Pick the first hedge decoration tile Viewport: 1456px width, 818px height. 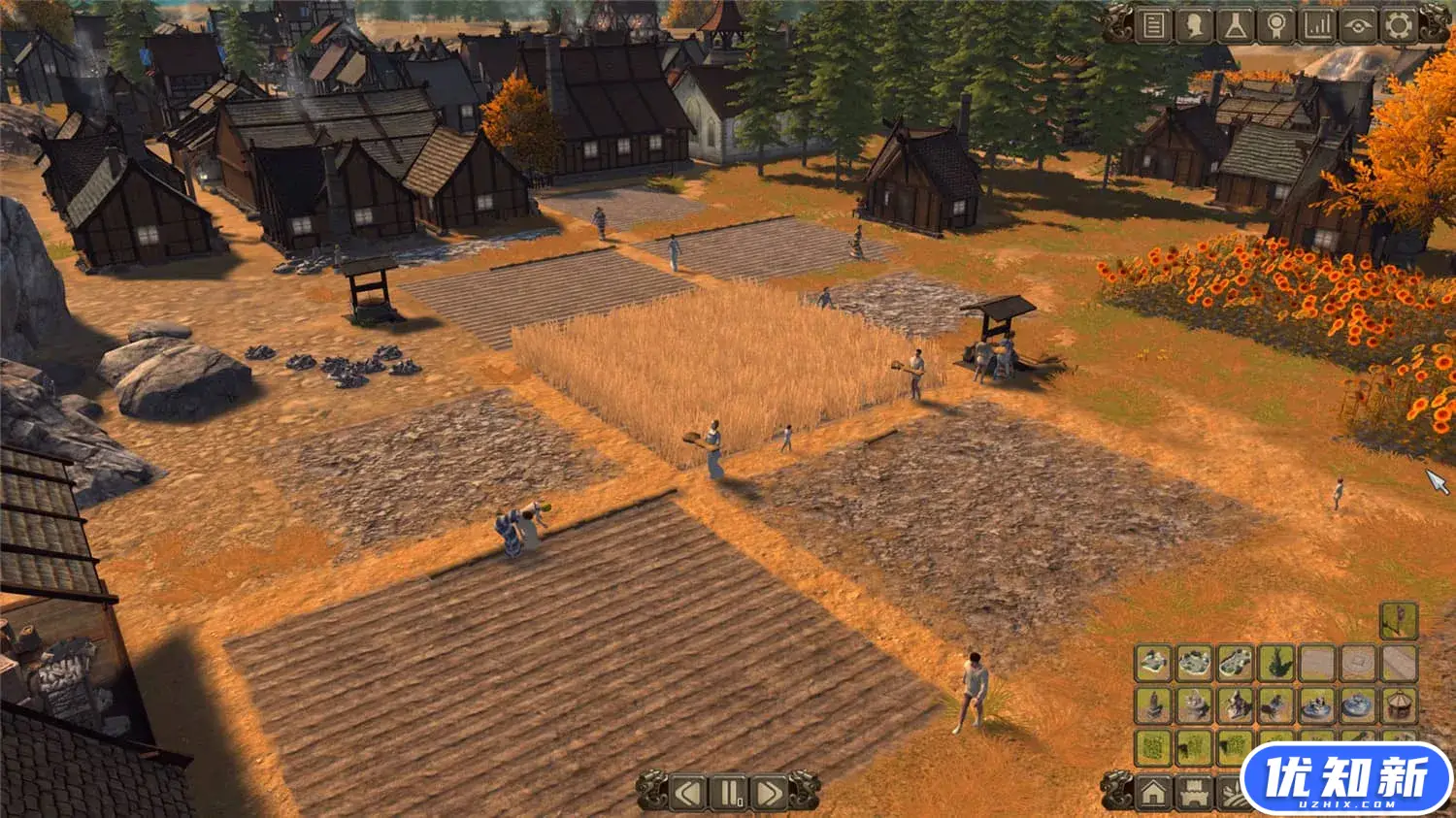point(1153,747)
